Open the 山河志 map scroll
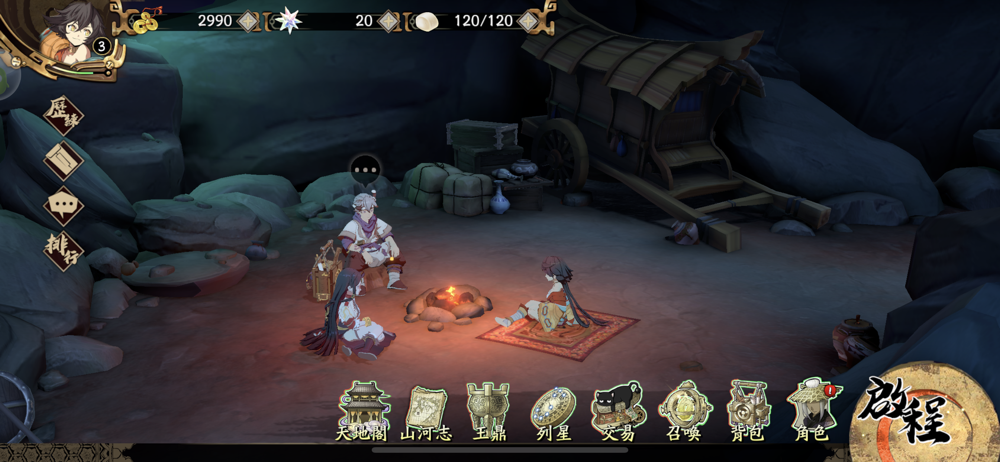The image size is (1000, 462). click(427, 410)
